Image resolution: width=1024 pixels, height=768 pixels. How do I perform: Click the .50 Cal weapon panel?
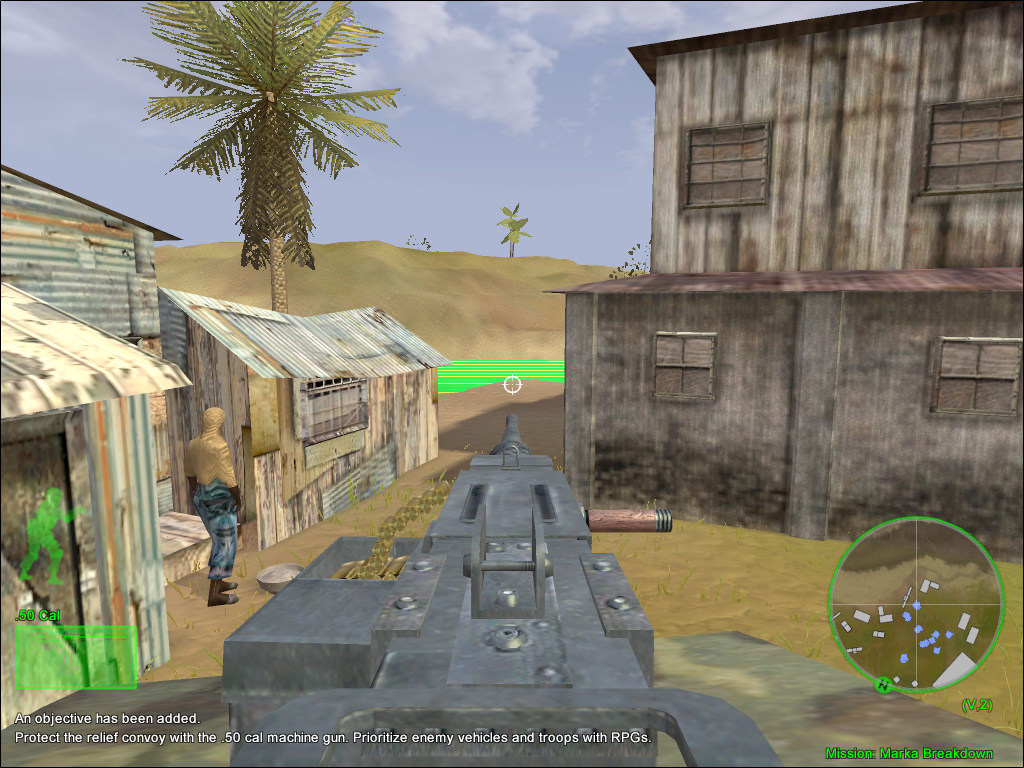(76, 657)
